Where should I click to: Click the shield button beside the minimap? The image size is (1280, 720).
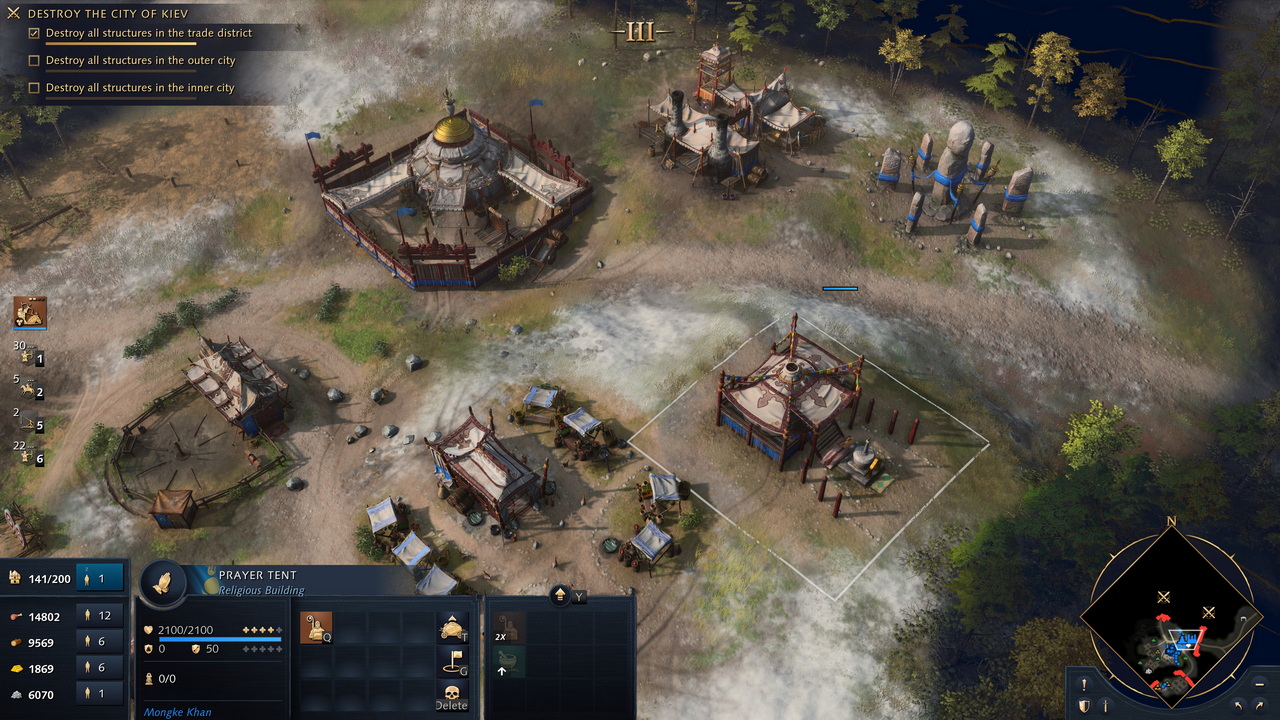[x=1084, y=706]
